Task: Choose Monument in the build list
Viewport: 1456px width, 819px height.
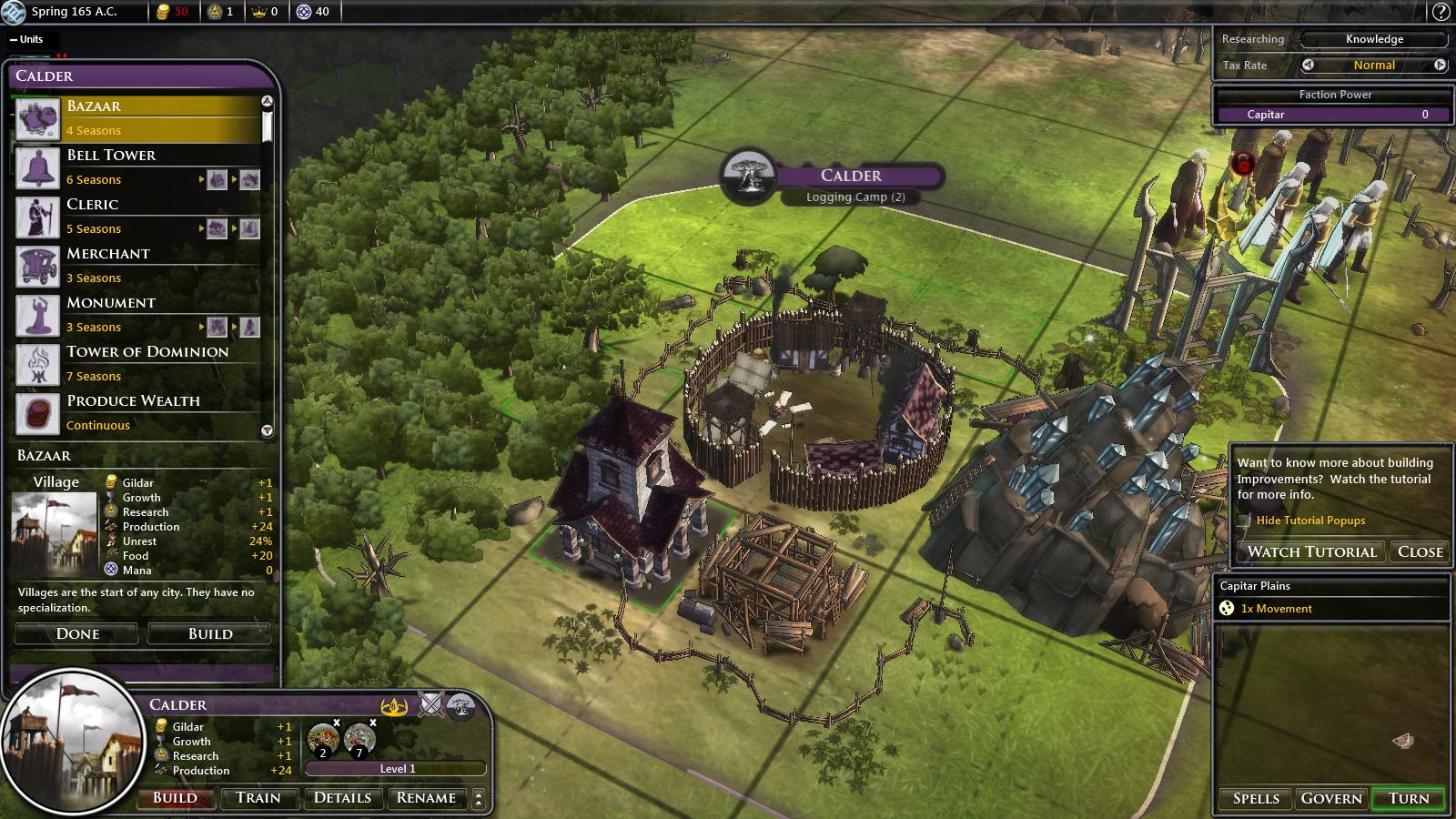Action: point(136,314)
